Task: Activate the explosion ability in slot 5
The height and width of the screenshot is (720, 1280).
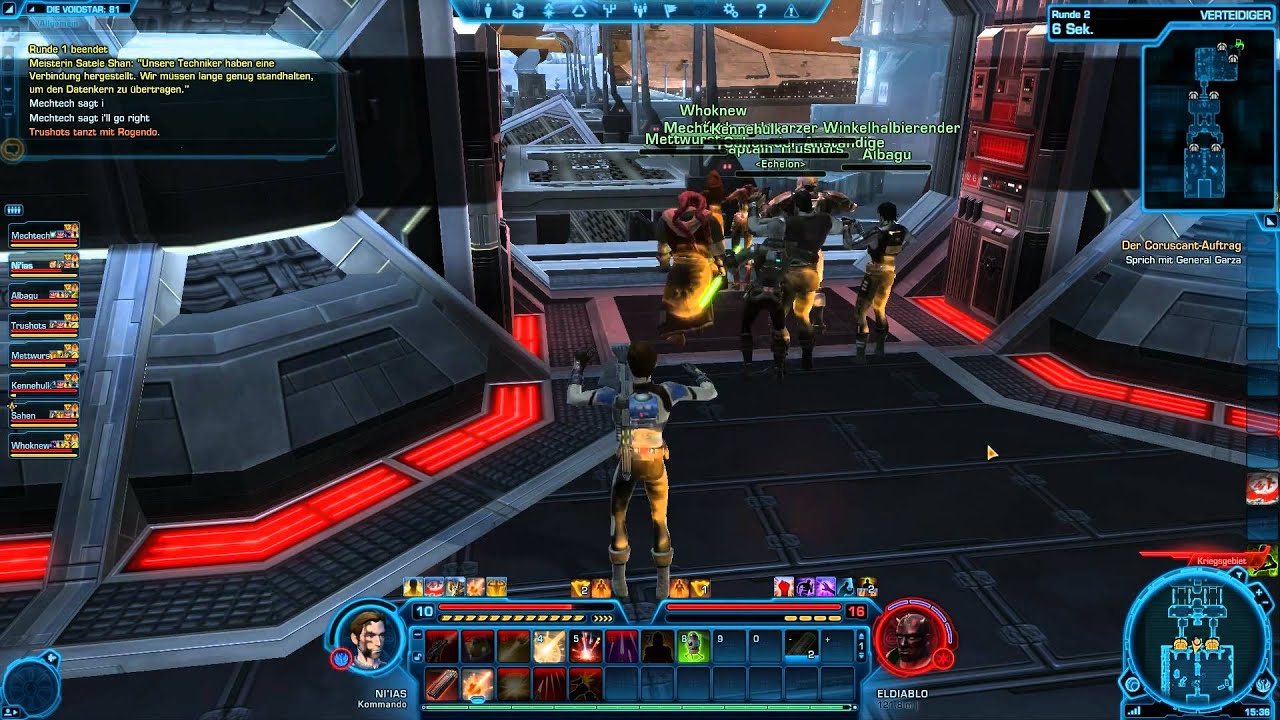Action: coord(585,647)
